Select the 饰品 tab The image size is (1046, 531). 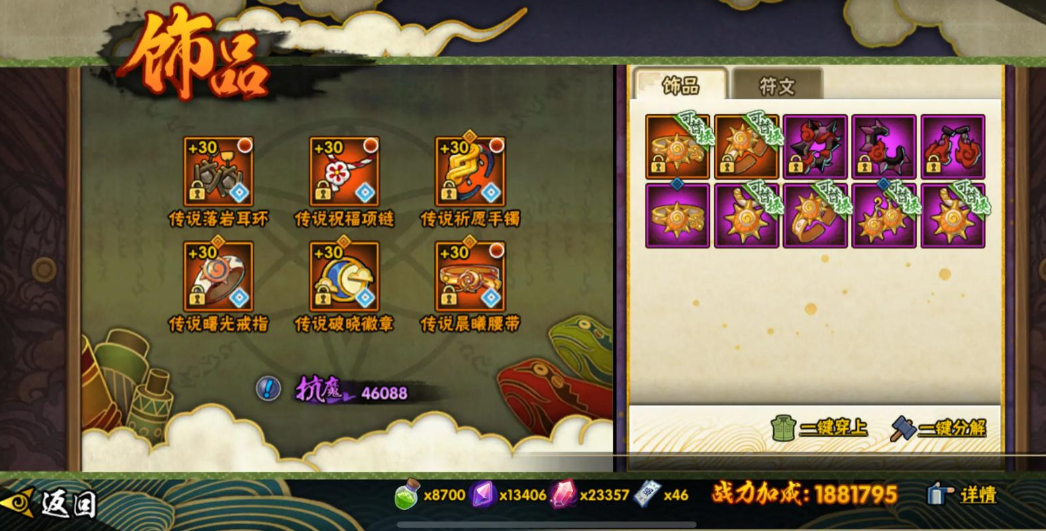pos(682,86)
